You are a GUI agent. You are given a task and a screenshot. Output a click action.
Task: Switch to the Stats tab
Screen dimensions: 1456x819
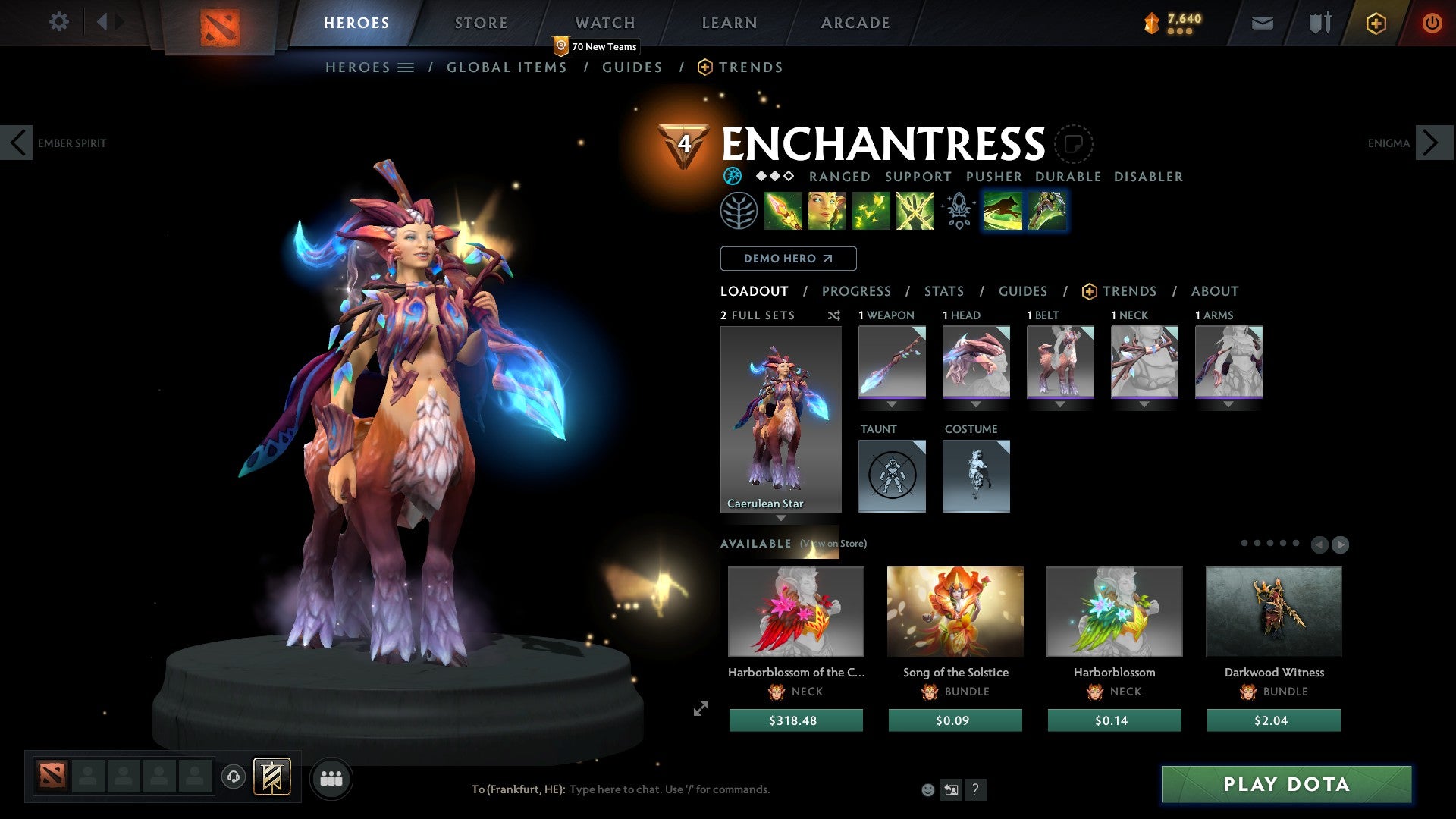tap(944, 290)
